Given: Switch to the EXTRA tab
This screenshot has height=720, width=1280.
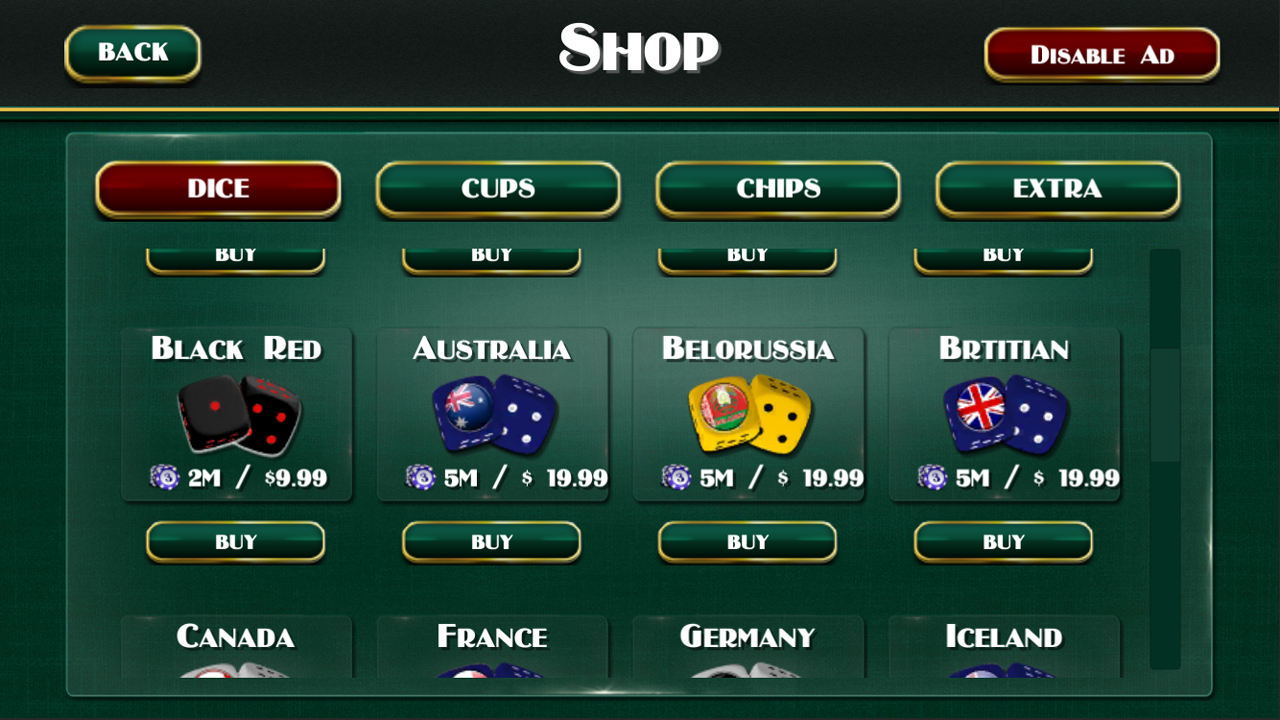Looking at the screenshot, I should [x=1057, y=189].
